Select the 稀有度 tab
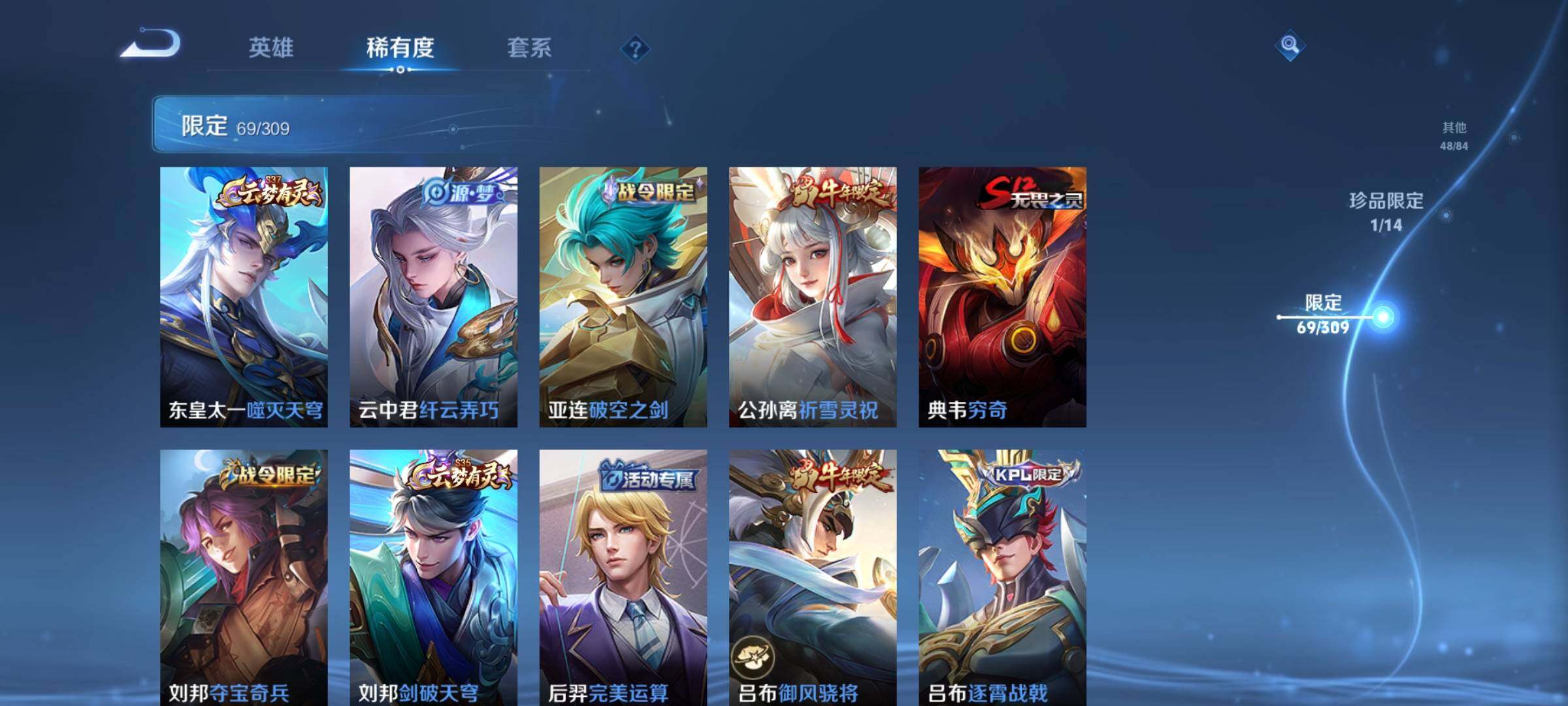This screenshot has width=1568, height=706. [x=400, y=48]
